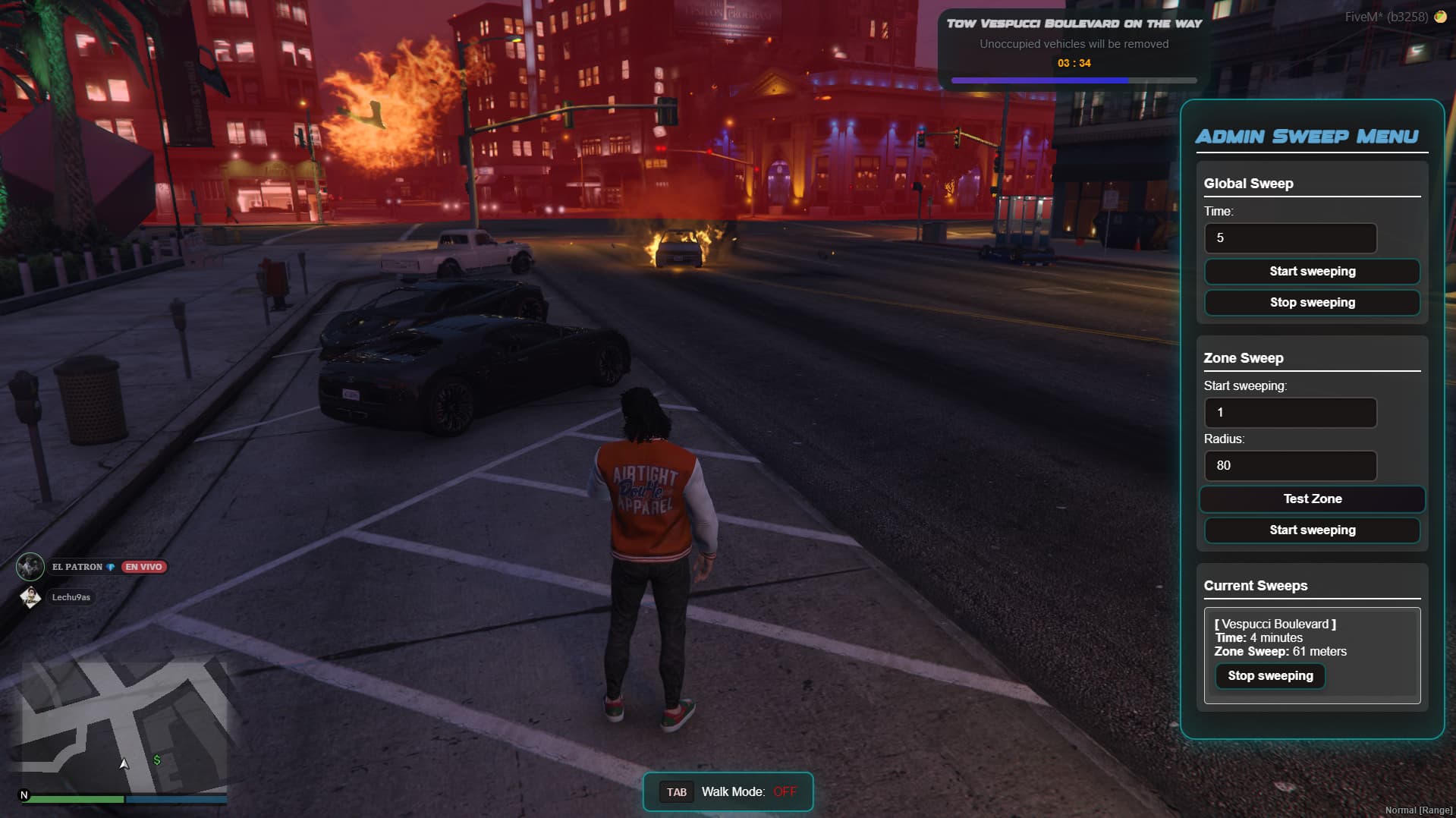
Task: Click Lechu9as's avatar picture
Action: [x=30, y=597]
